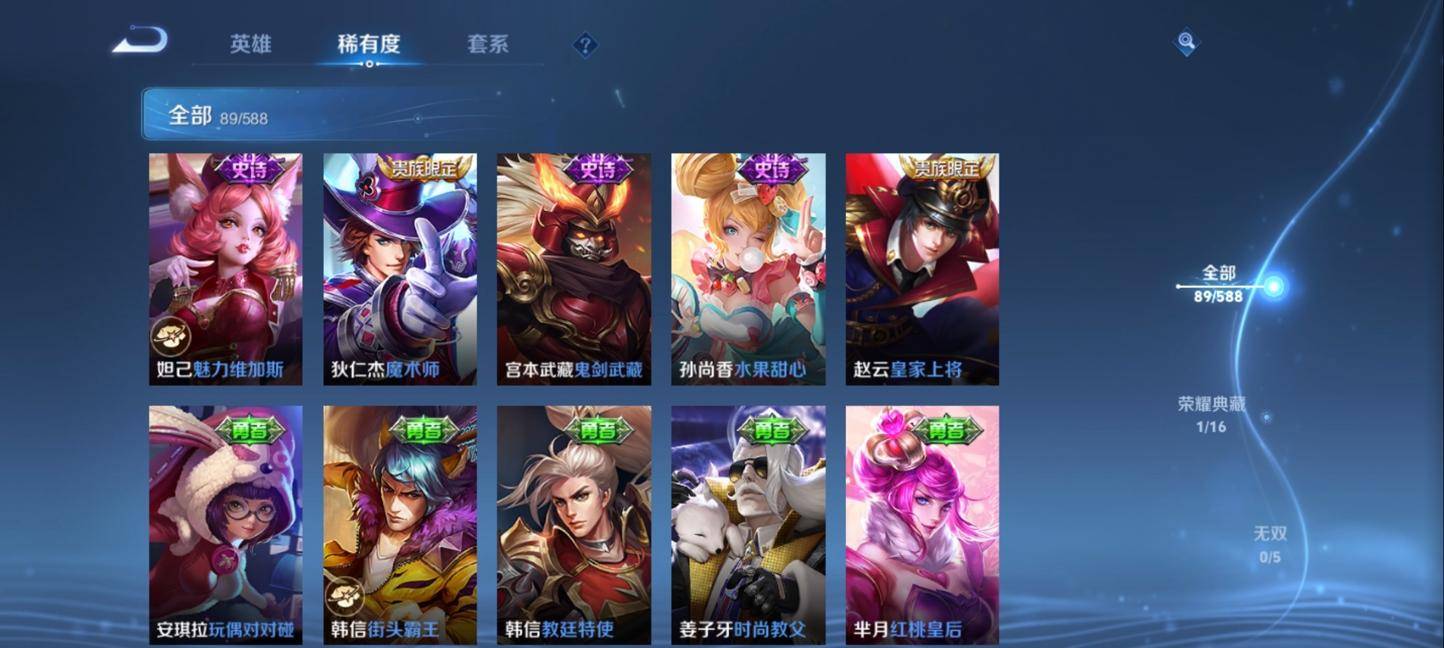This screenshot has height=648, width=1444.
Task: Pick the 姜子牙 时尚教父 skin card
Action: click(x=748, y=525)
